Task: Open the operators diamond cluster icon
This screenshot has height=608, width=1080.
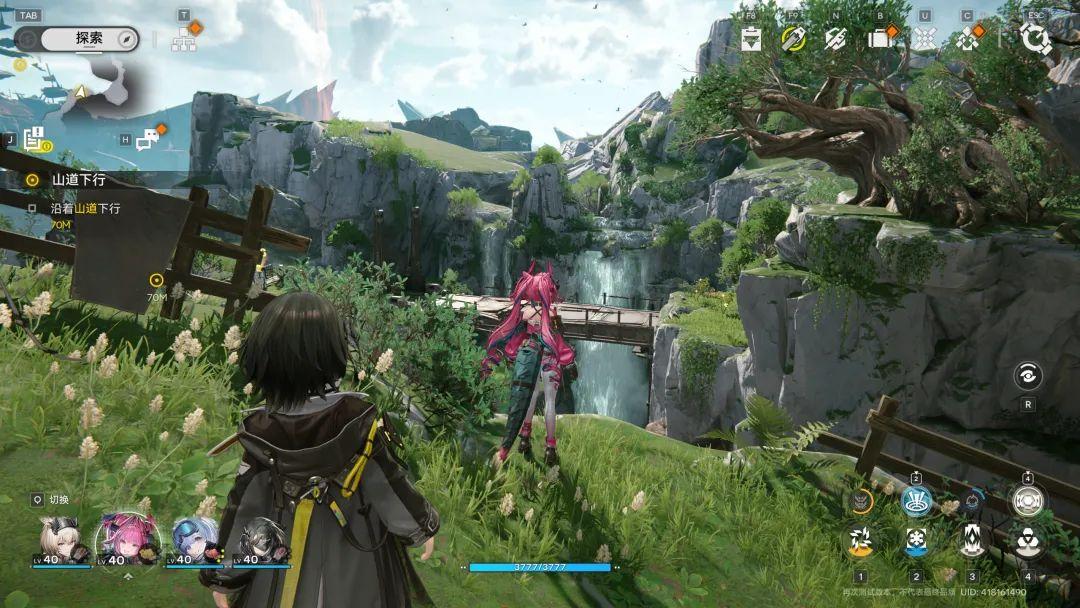Action: [967, 38]
